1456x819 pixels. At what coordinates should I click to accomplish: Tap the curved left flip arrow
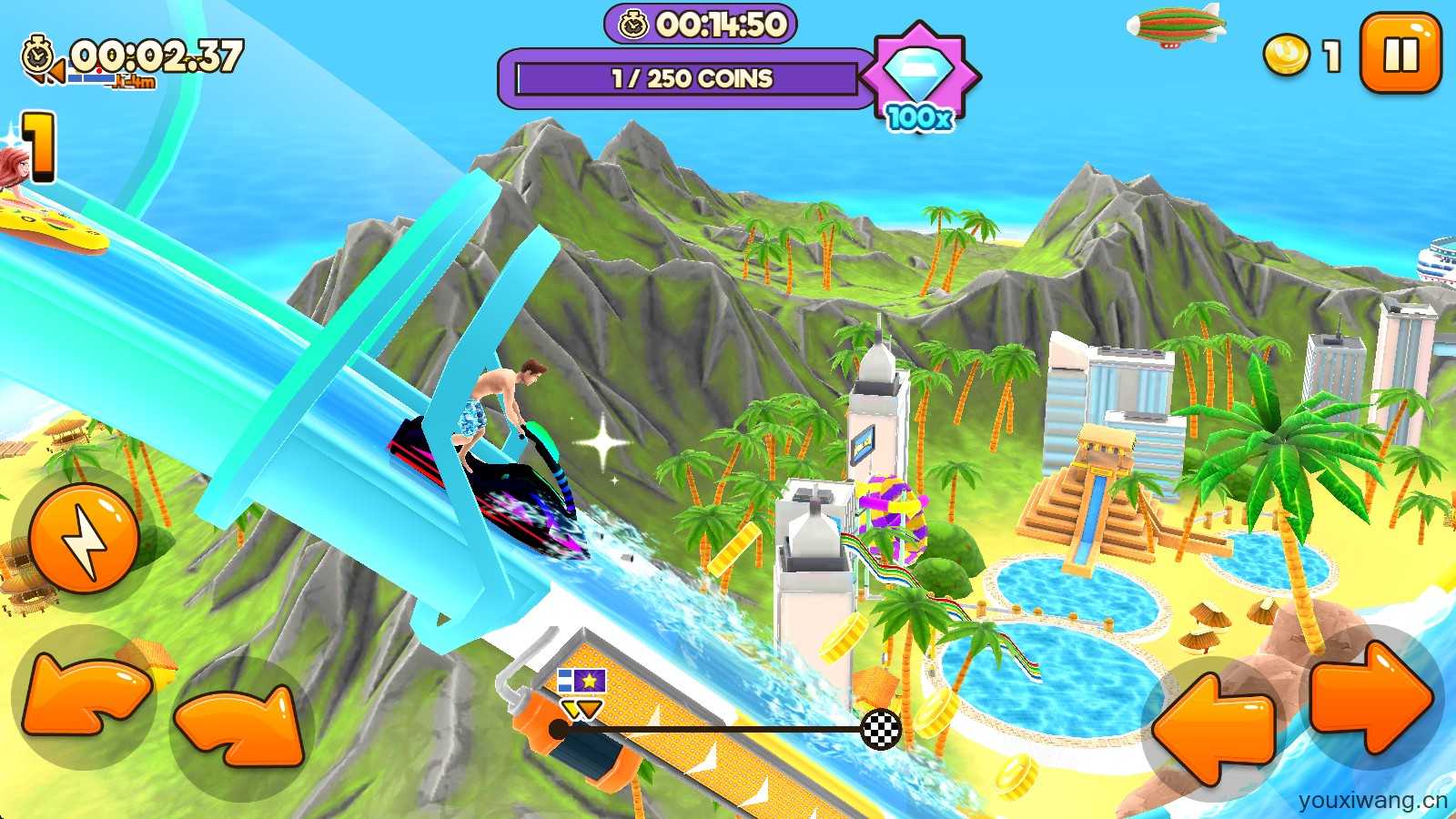click(84, 698)
